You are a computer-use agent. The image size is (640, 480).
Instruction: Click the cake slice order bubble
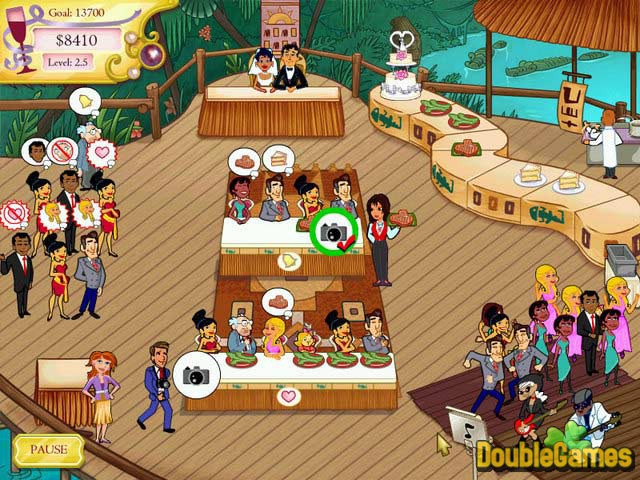click(279, 157)
